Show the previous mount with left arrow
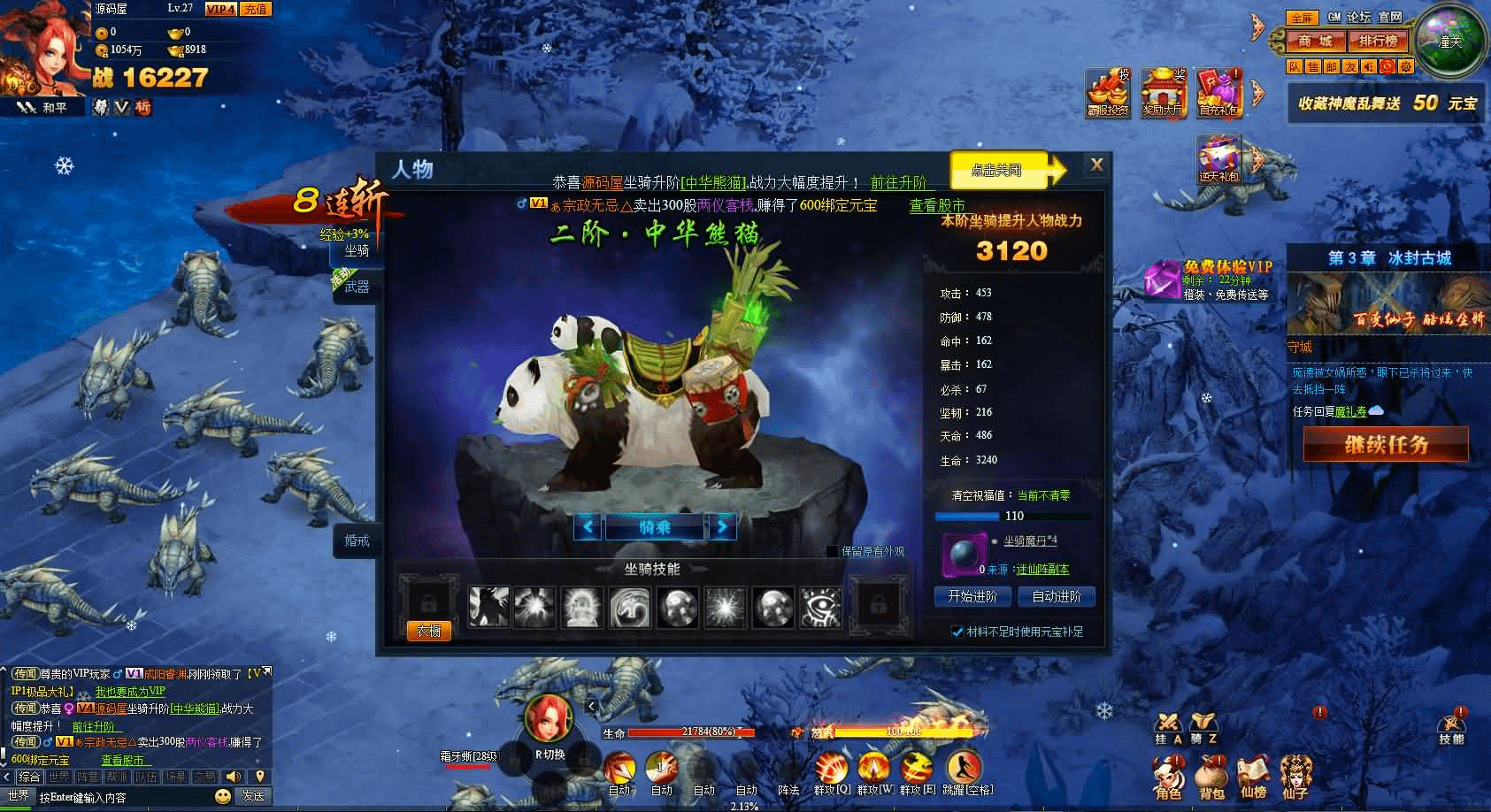The width and height of the screenshot is (1491, 812). [588, 527]
